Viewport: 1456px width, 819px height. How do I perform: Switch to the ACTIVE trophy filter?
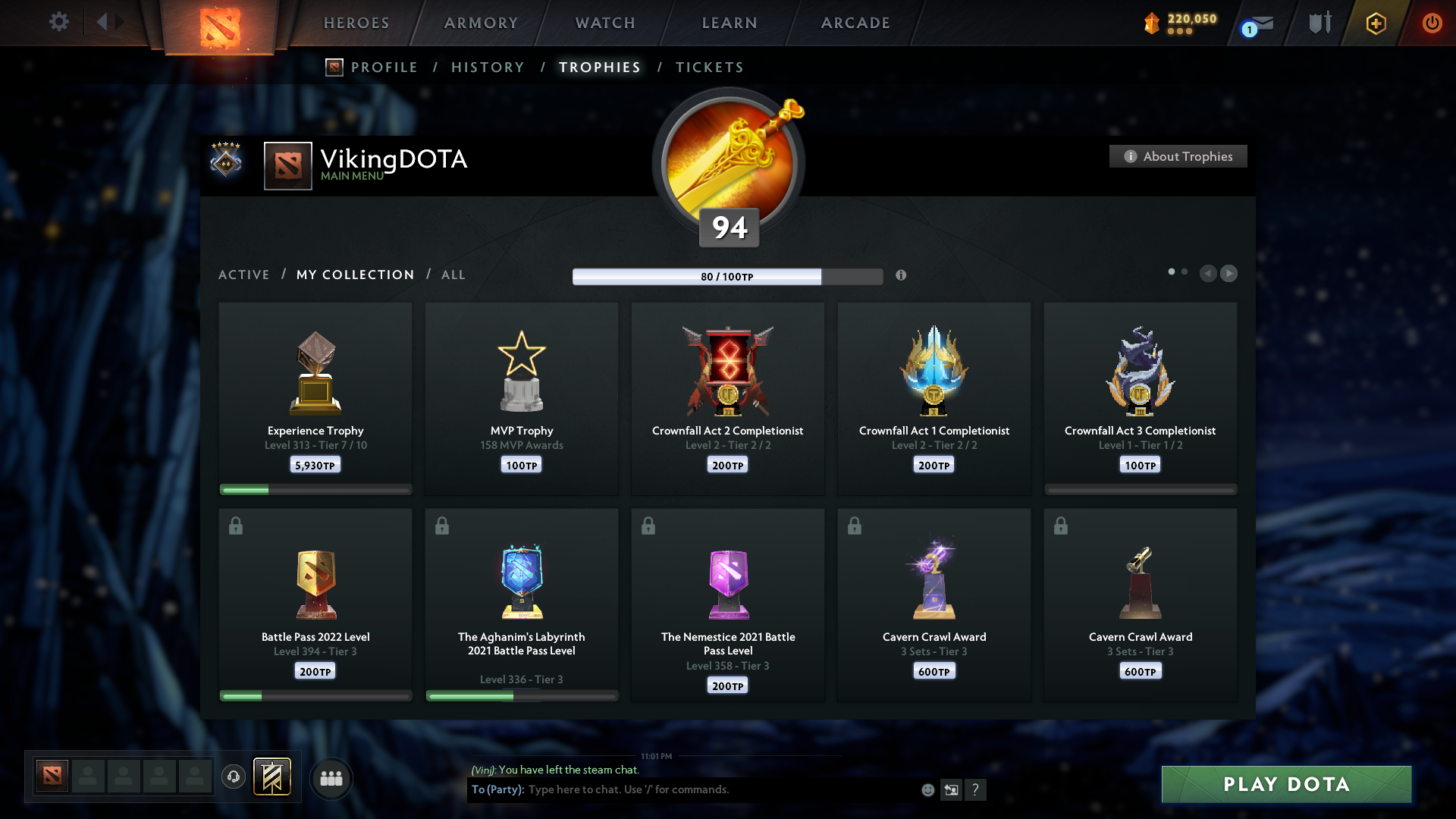tap(244, 275)
